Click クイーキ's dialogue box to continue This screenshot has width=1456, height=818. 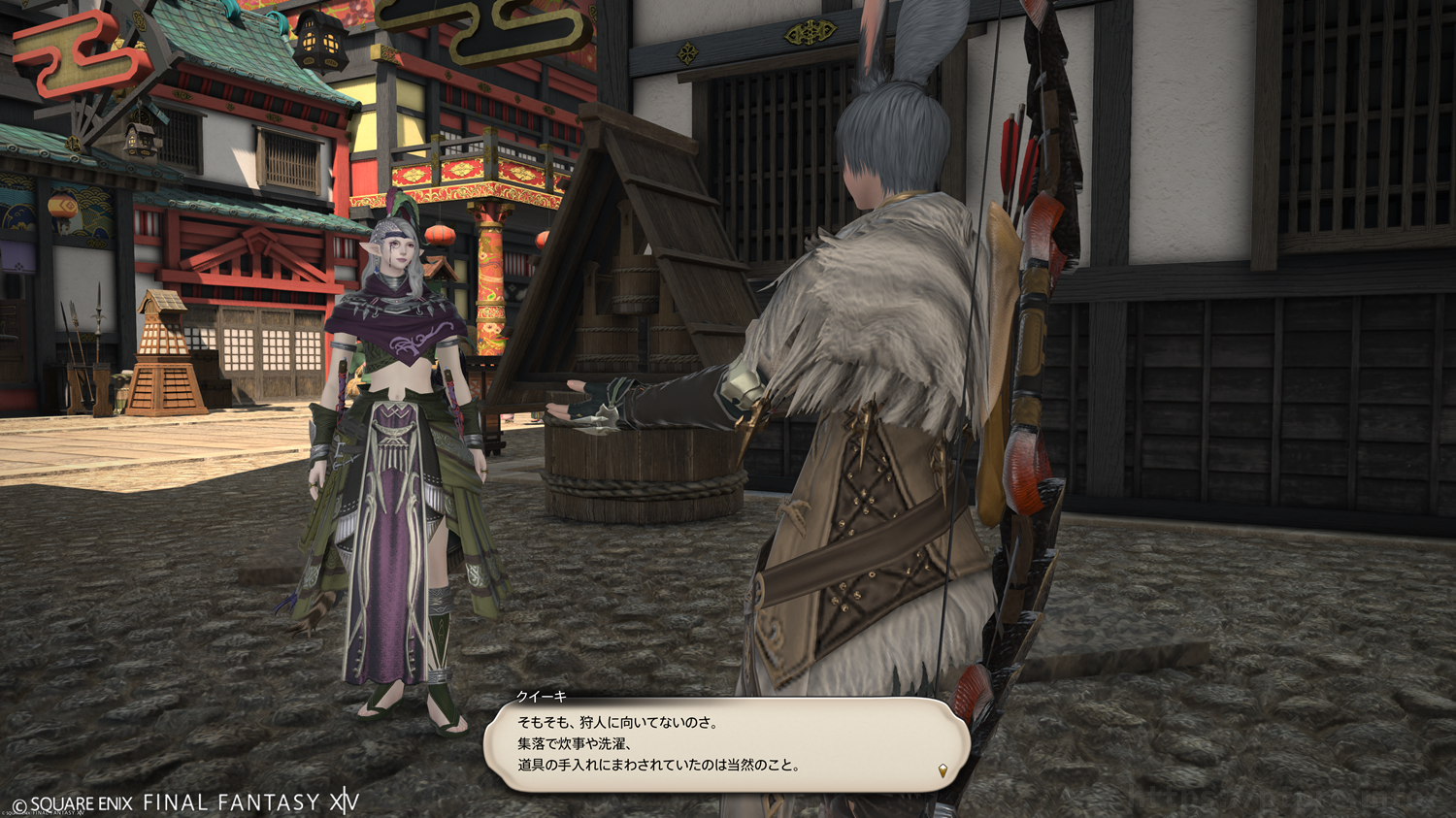point(726,744)
